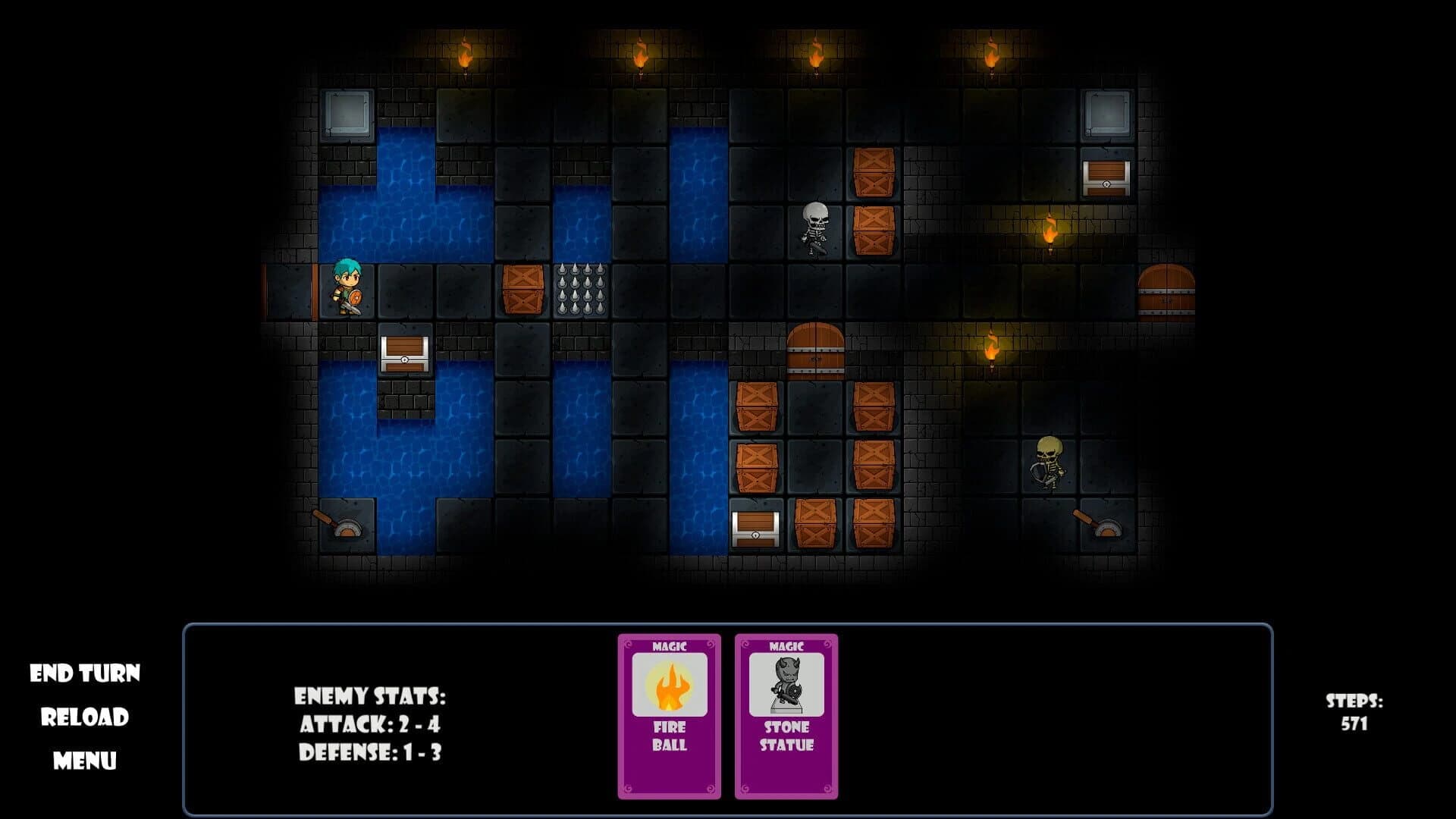Click the yellow skeleton enemy on the right
Screen dimensions: 1456x819
(x=1050, y=463)
